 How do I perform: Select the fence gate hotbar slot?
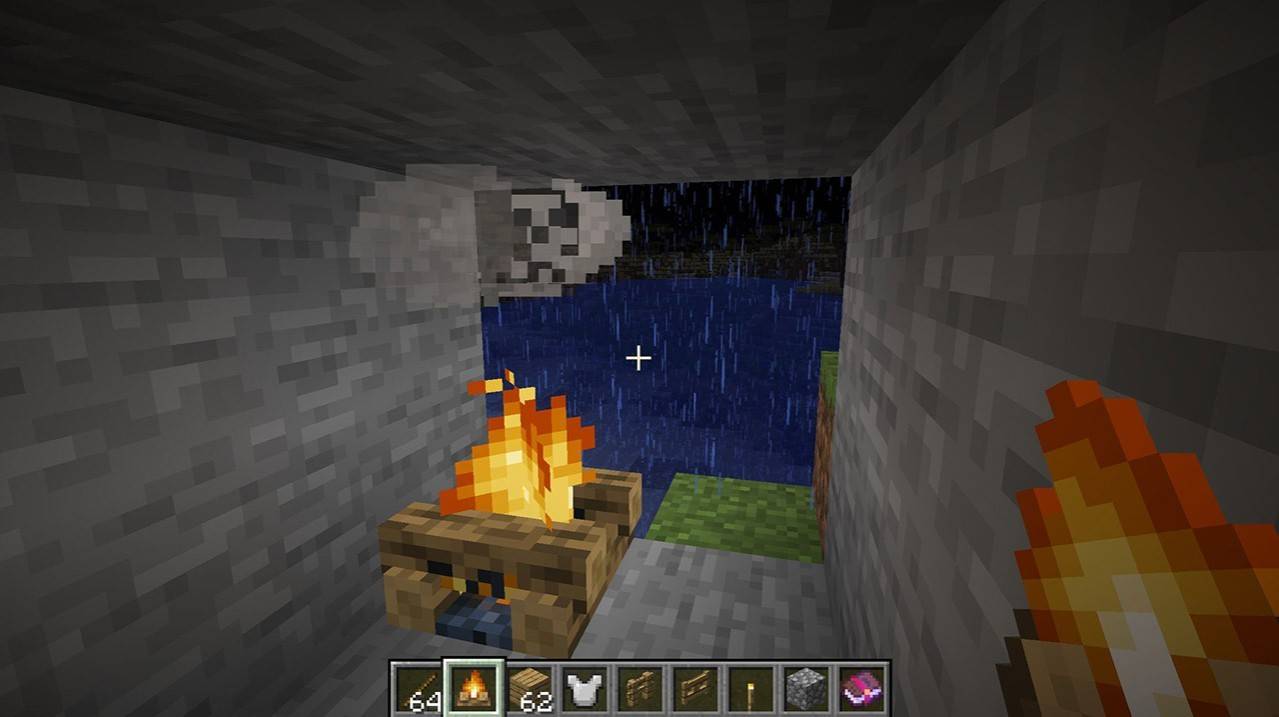click(x=696, y=689)
